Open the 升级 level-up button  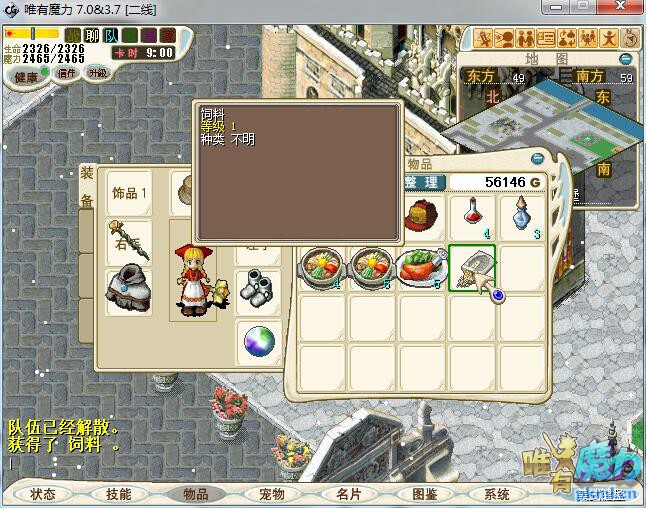[98, 73]
